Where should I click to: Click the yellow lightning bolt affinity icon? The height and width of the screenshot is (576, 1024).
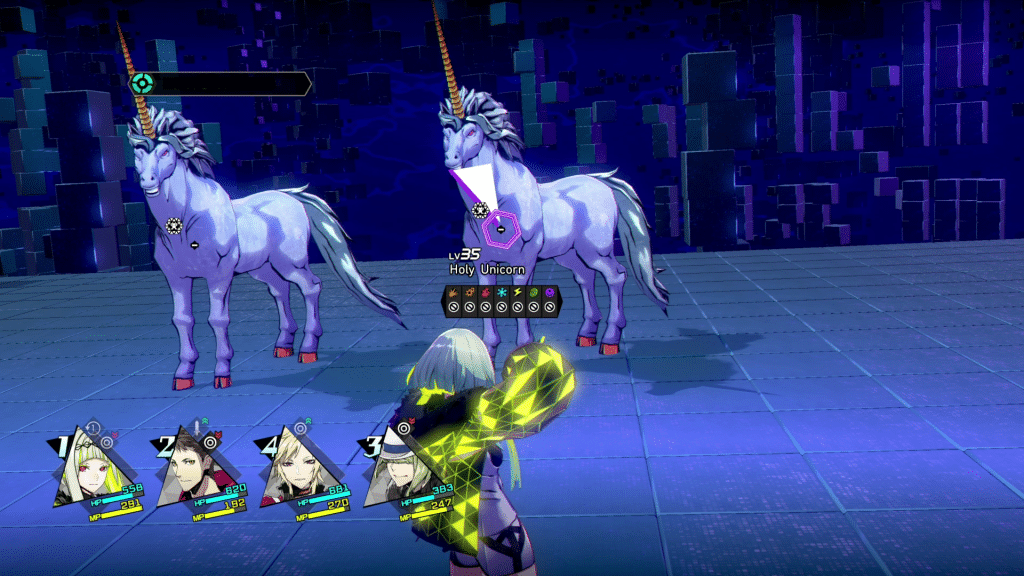[x=517, y=293]
